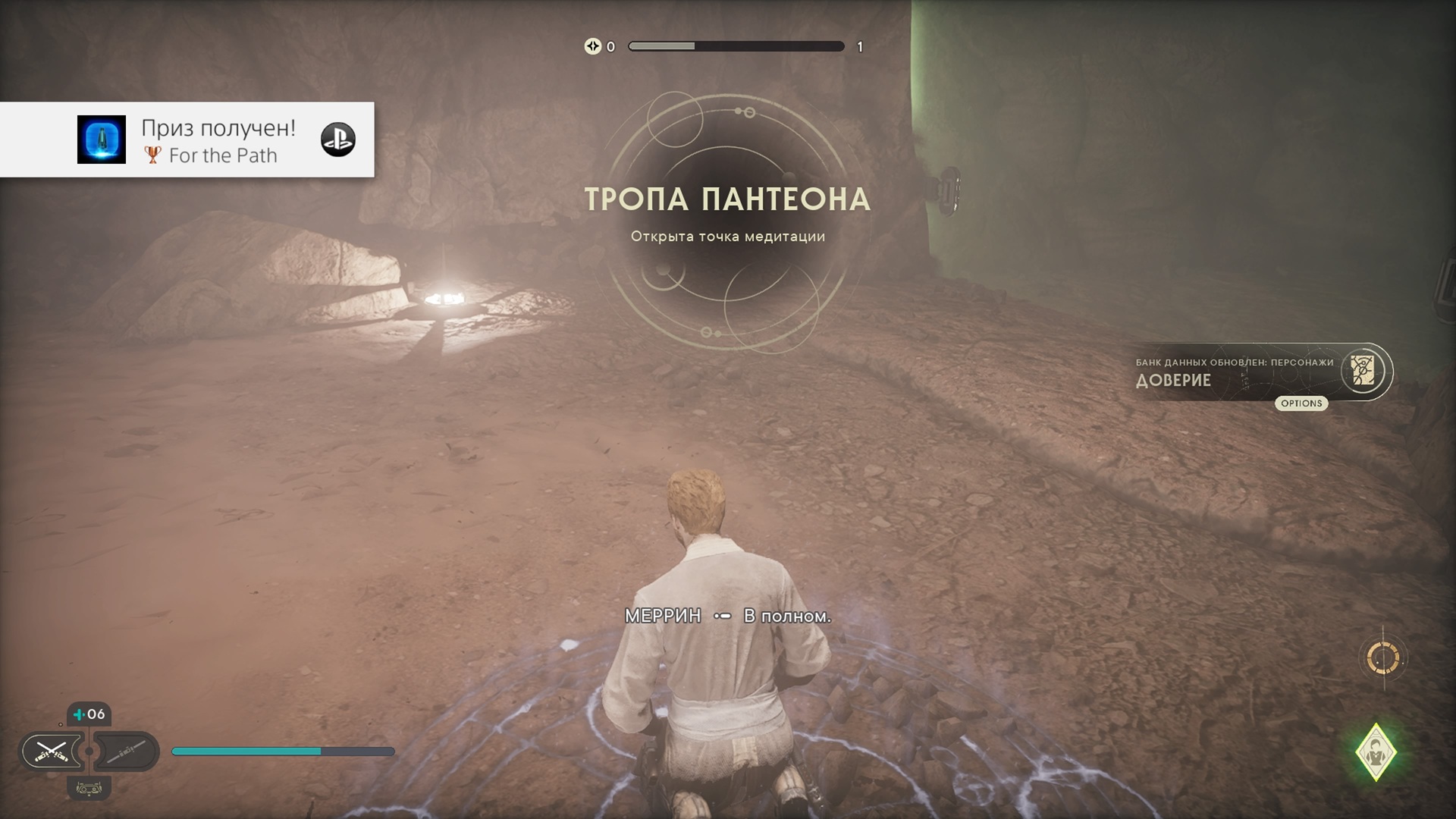Activate the Merrin companion diamond icon
Screen dimensions: 1456x819
click(1376, 752)
